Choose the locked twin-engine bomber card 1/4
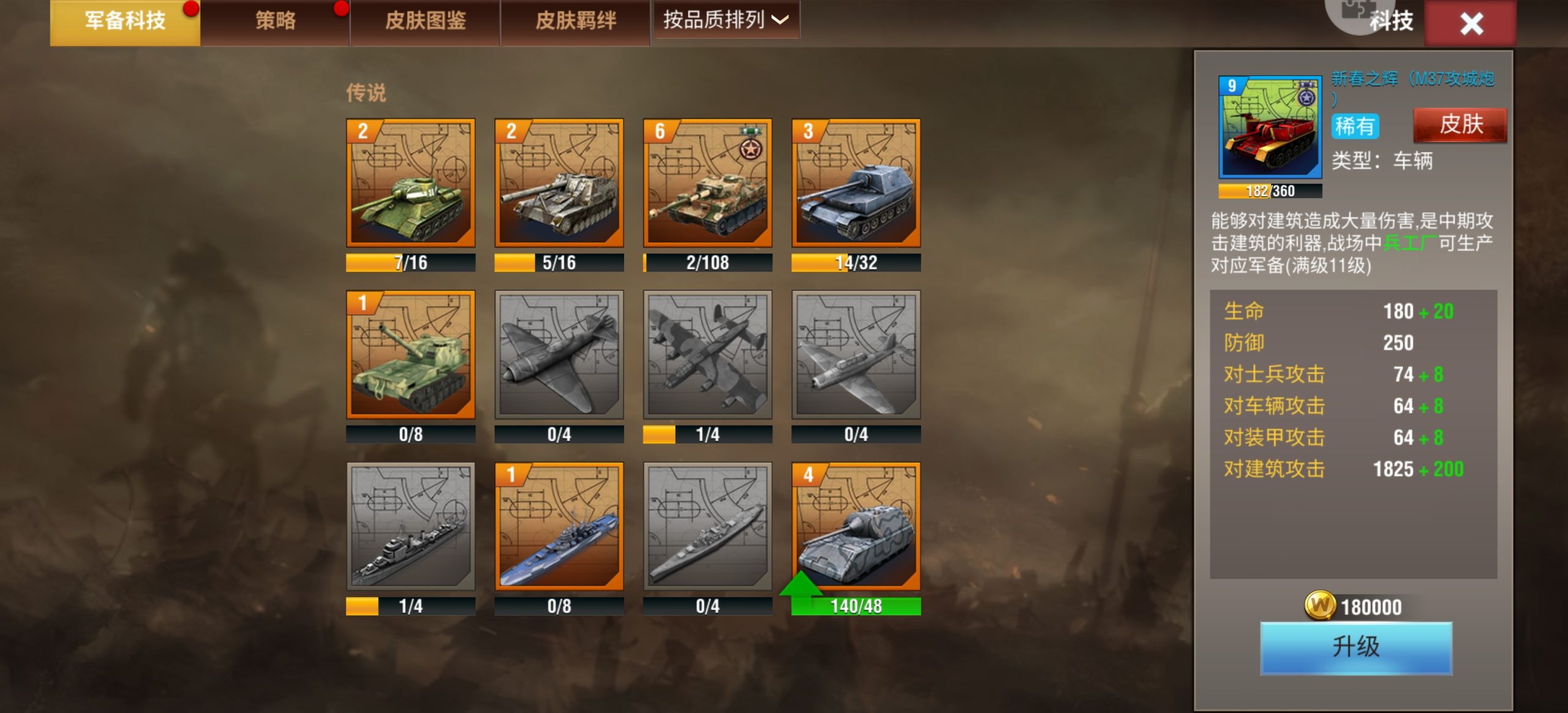This screenshot has width=1568, height=713. pos(707,355)
